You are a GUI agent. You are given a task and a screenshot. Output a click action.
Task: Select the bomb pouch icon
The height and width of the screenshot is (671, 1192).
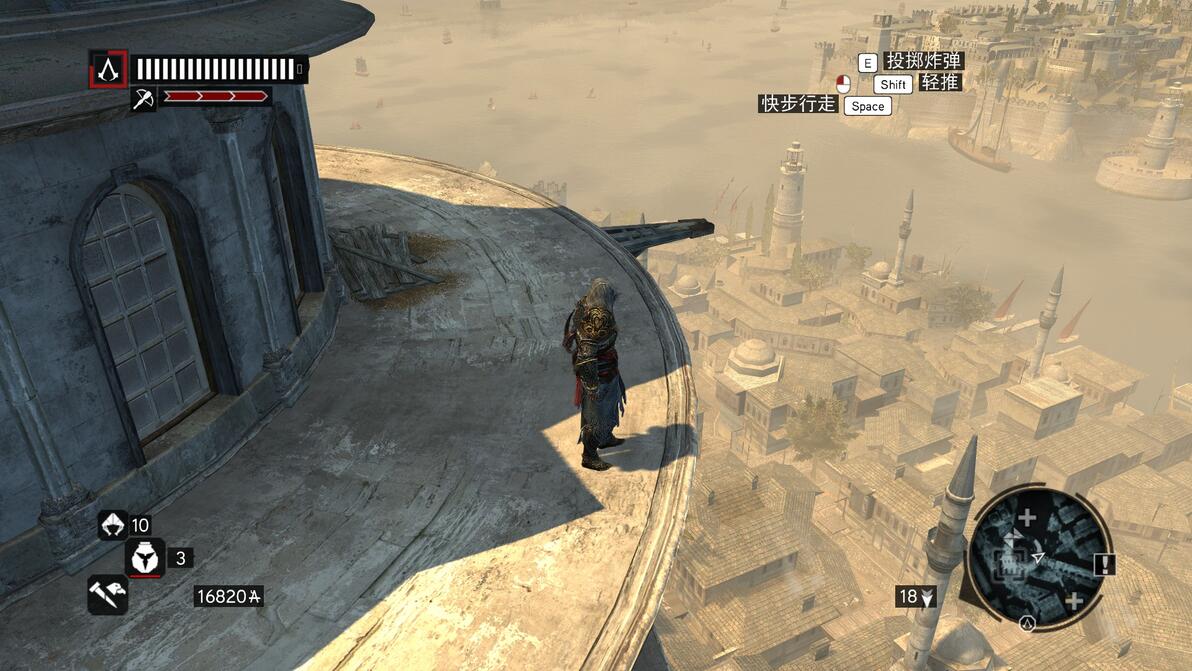tap(145, 558)
